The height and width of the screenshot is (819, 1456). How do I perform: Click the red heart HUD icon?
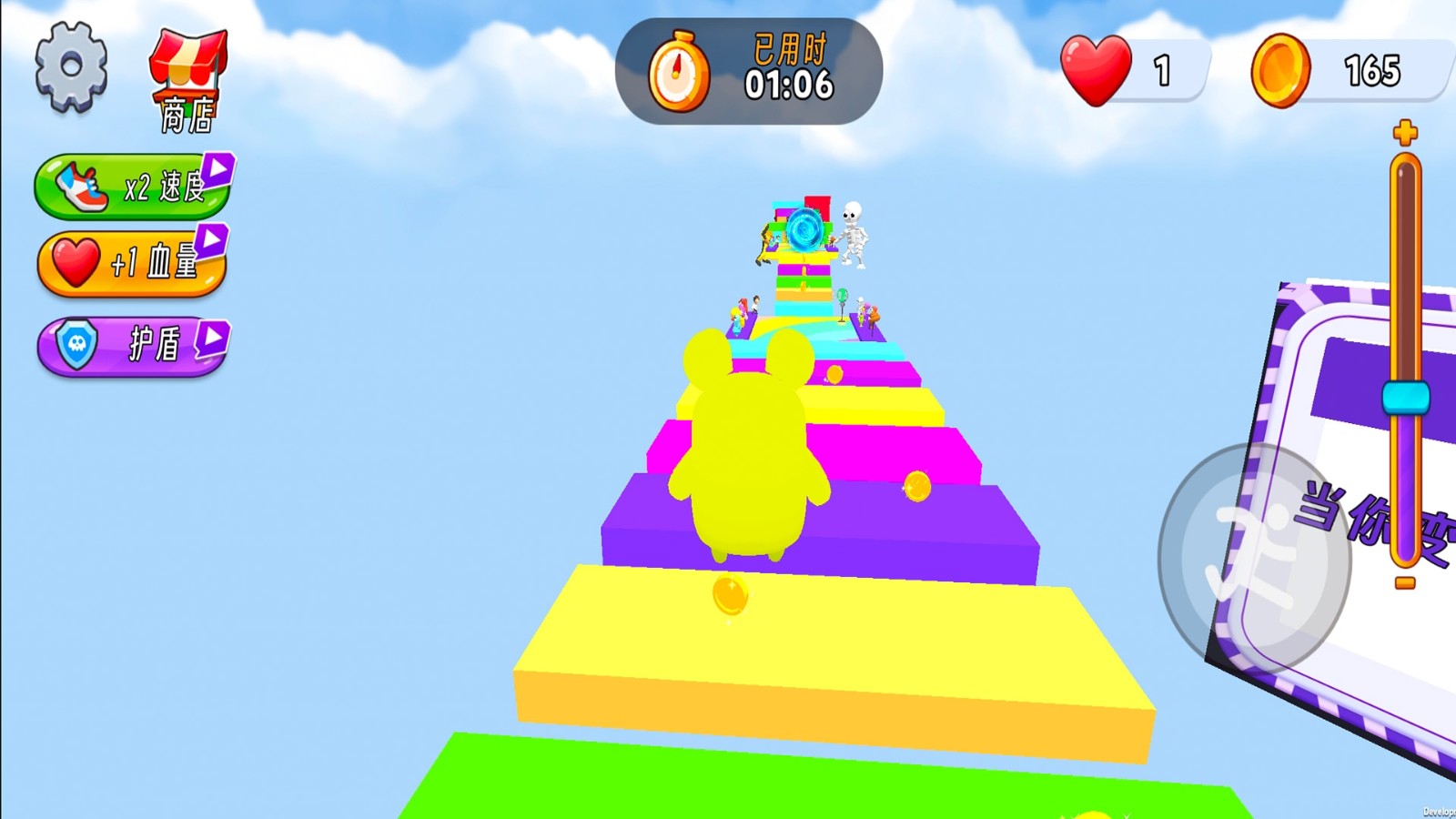click(x=1095, y=70)
